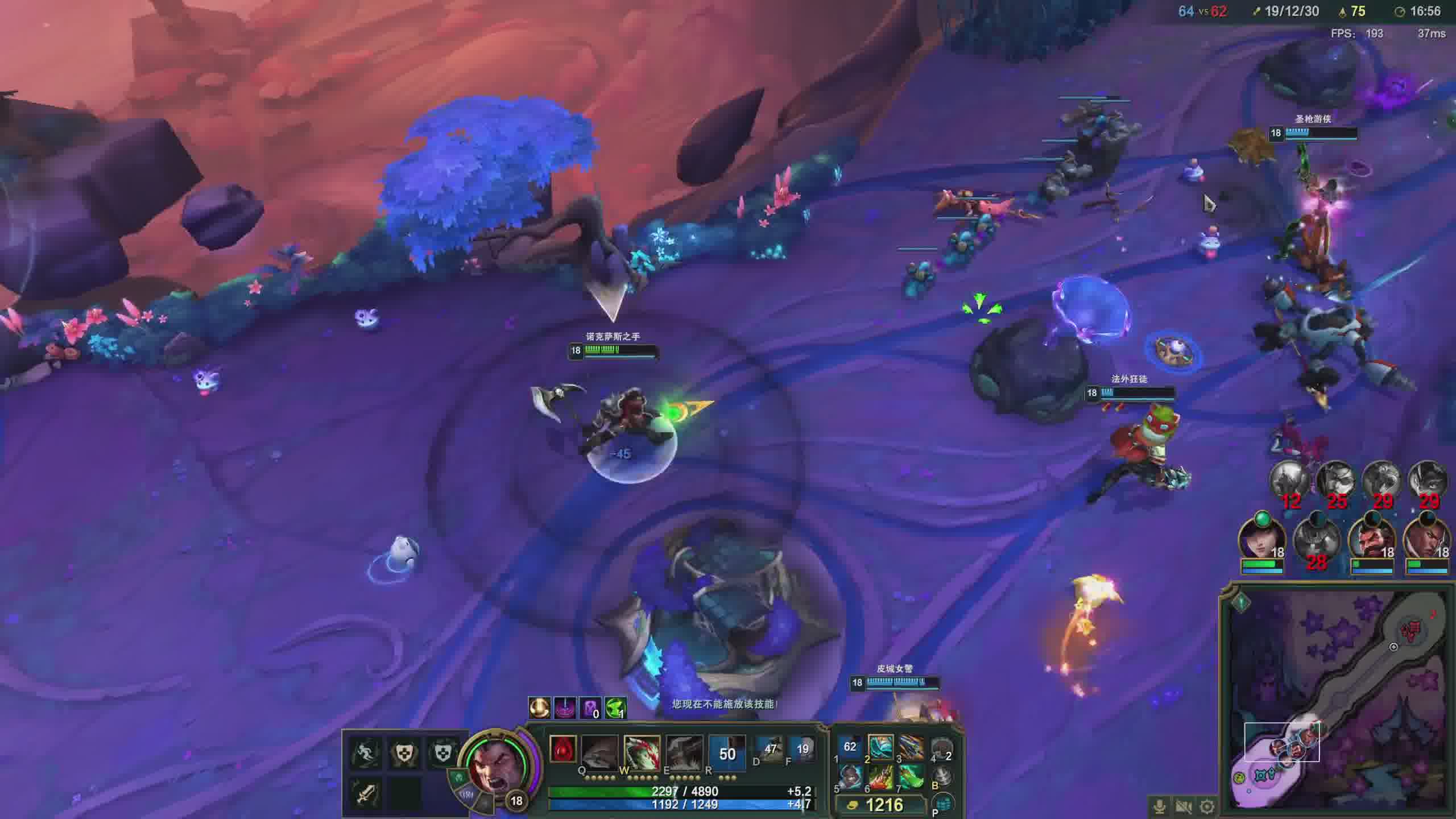Click the item in inventory slot 5
1456x819 pixels.
pyautogui.click(x=851, y=776)
